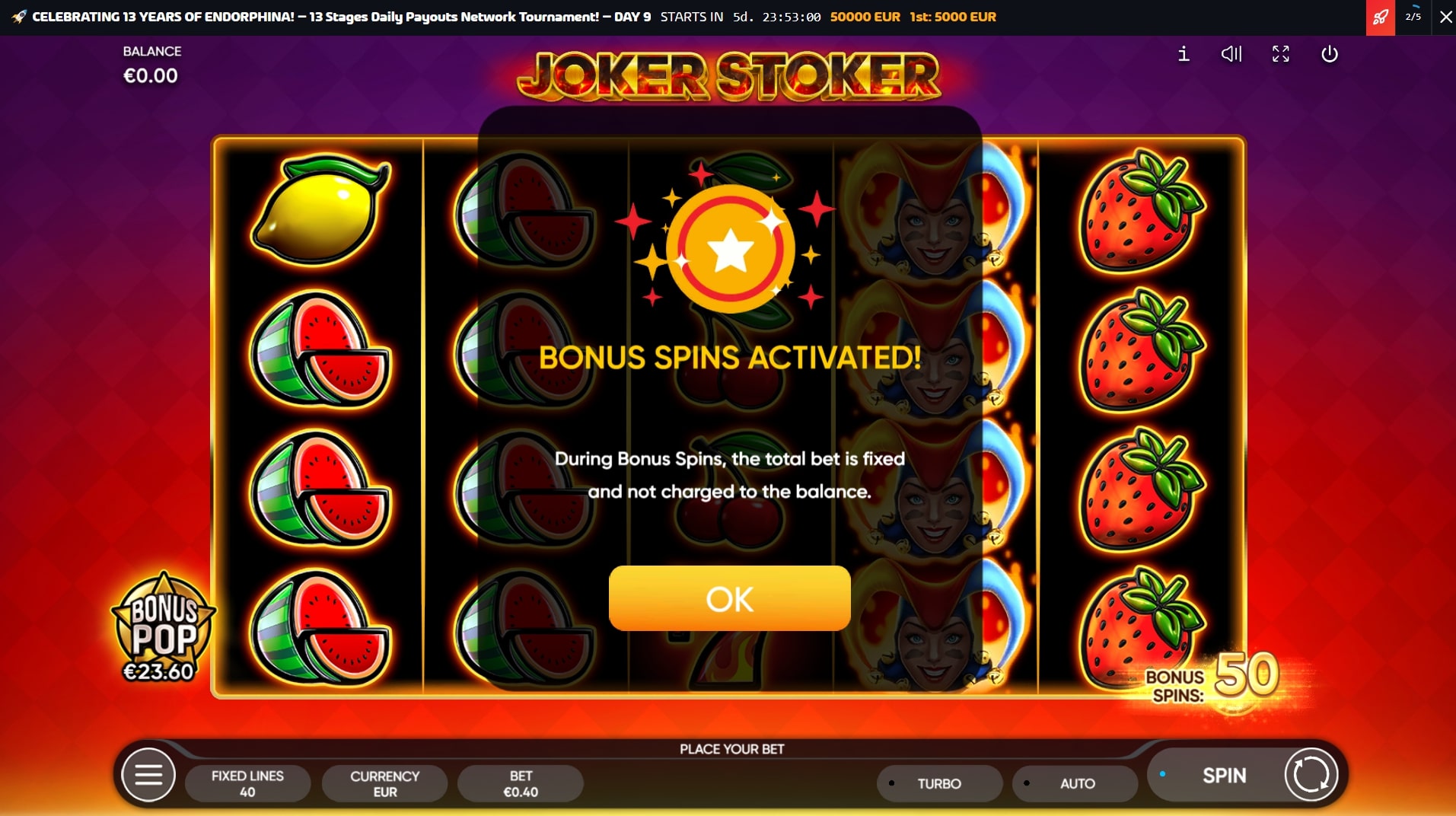Viewport: 1456px width, 816px height.
Task: Open the hamburger menu
Action: pos(148,776)
